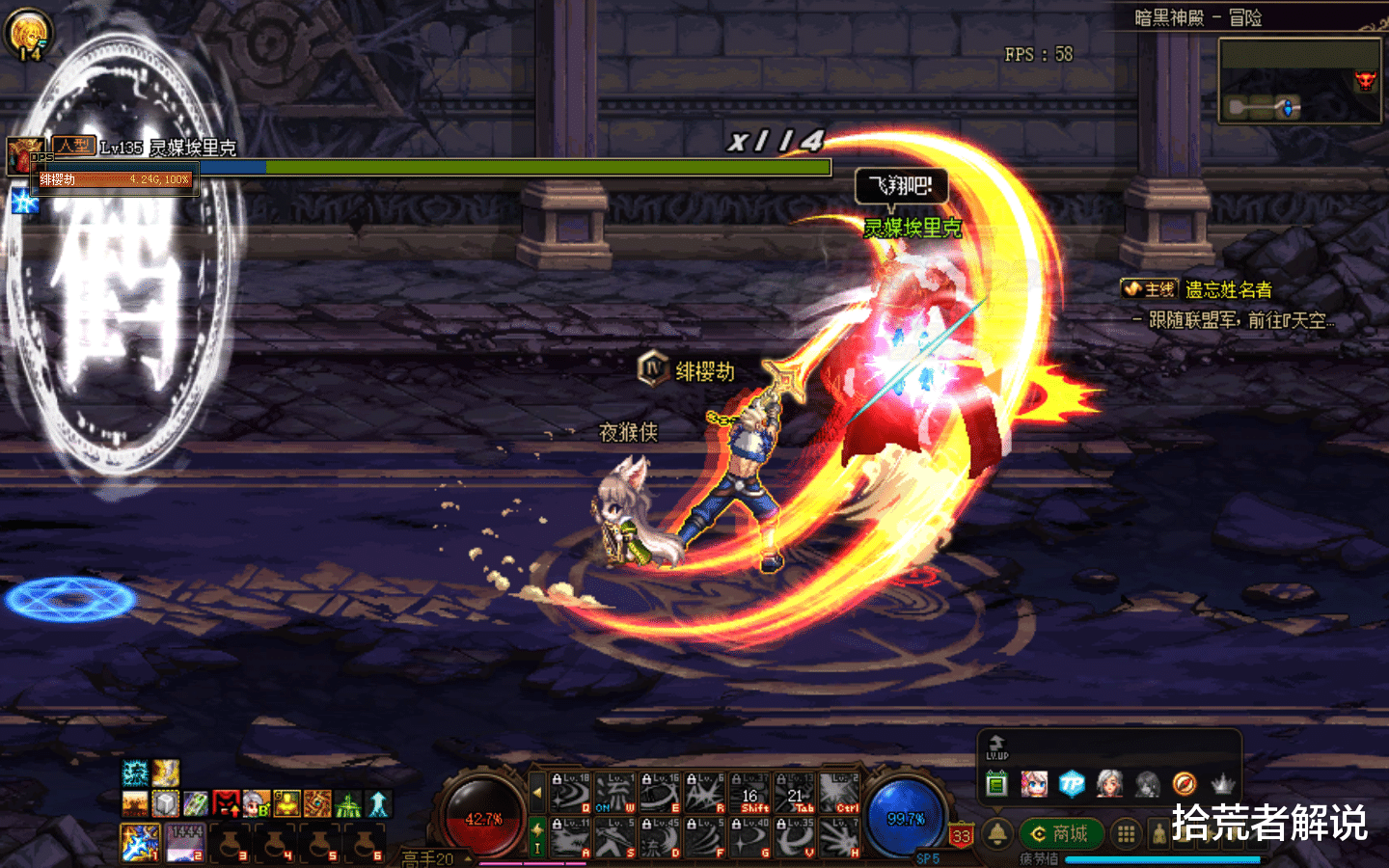The height and width of the screenshot is (868, 1389).
Task: Use the sword item in quickslot 1
Action: click(x=141, y=842)
